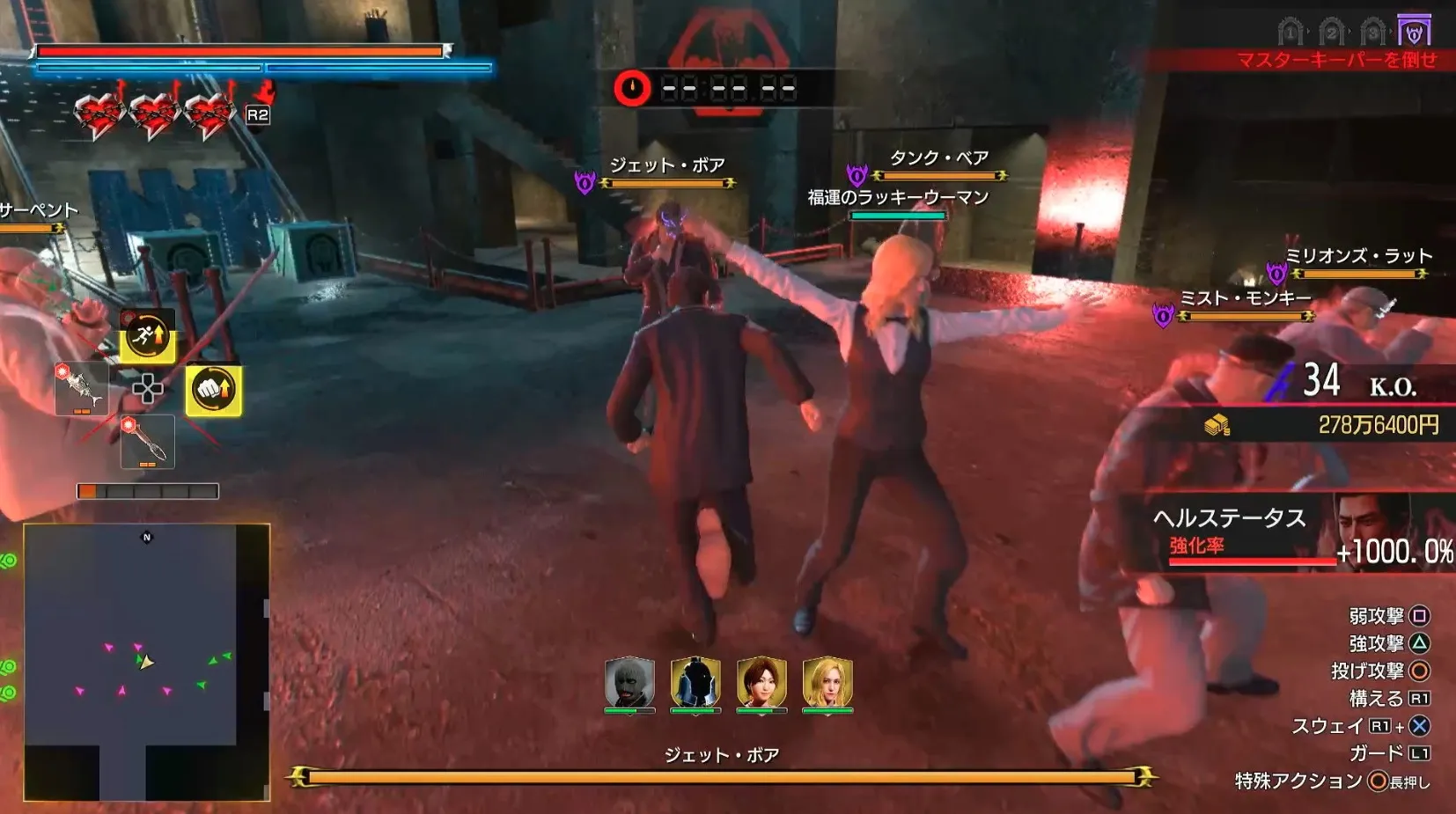Screen dimensions: 1456x814
Task: Click the stopwatch timer icon at top center
Action: (632, 85)
